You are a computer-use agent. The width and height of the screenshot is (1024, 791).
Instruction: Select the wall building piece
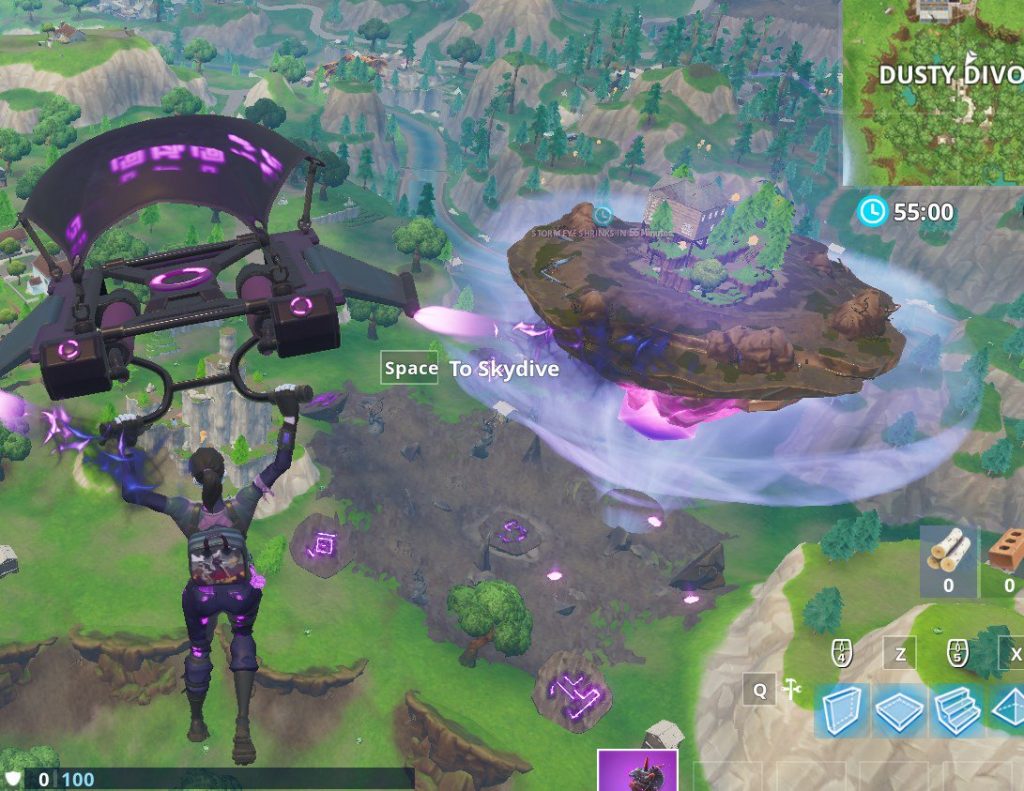pos(841,710)
